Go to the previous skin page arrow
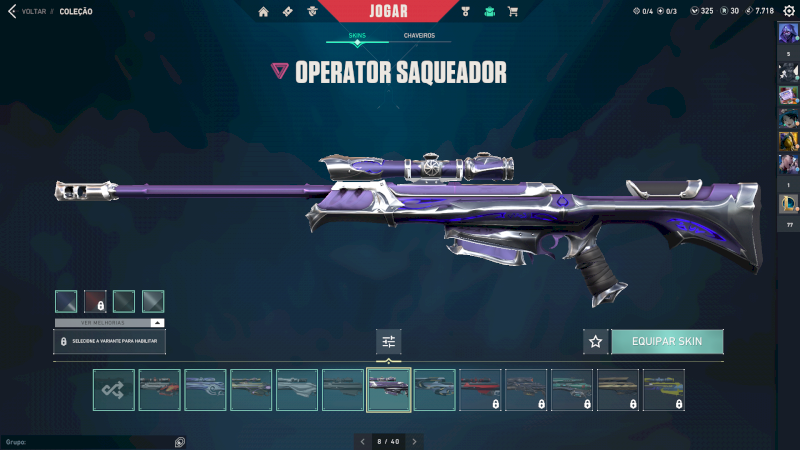This screenshot has height=450, width=800. [363, 441]
